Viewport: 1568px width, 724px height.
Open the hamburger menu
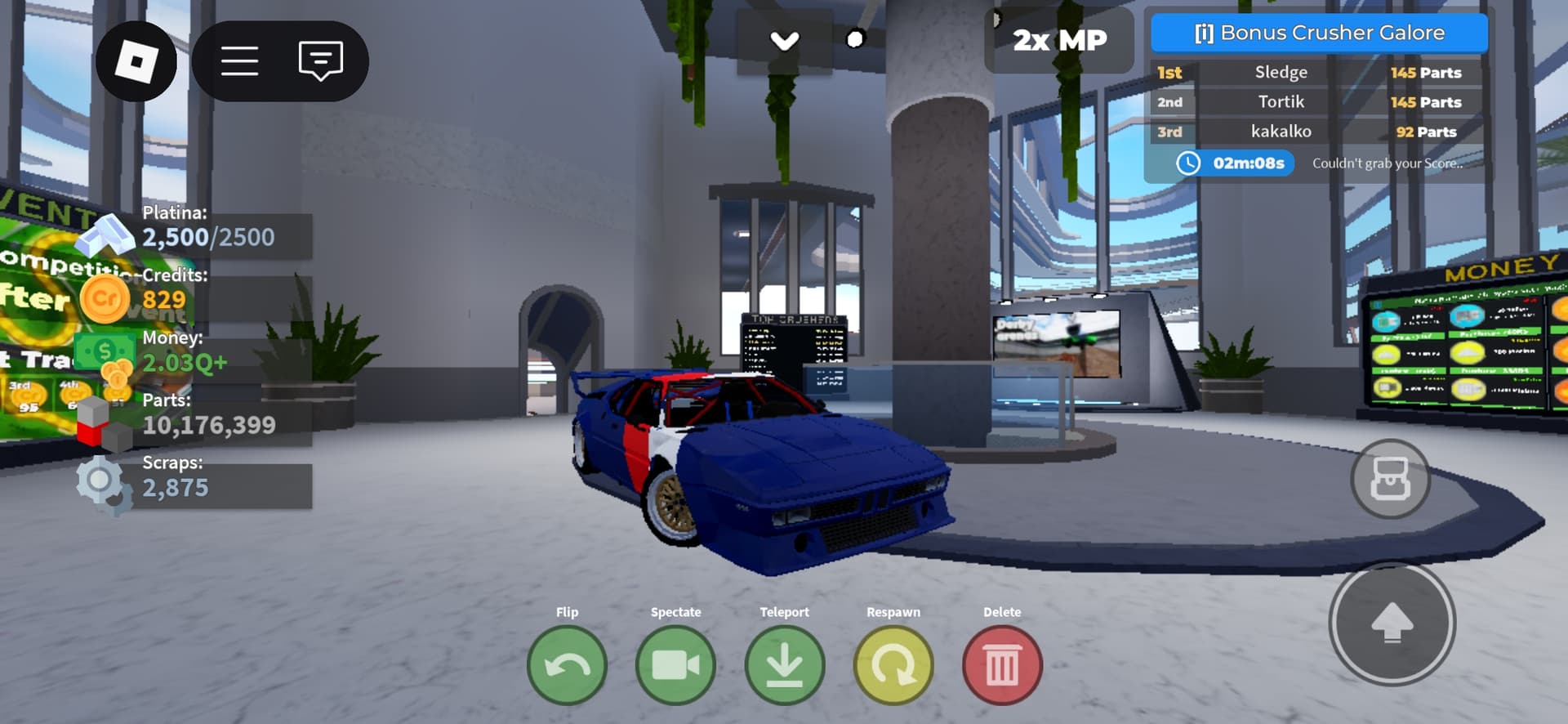click(240, 61)
